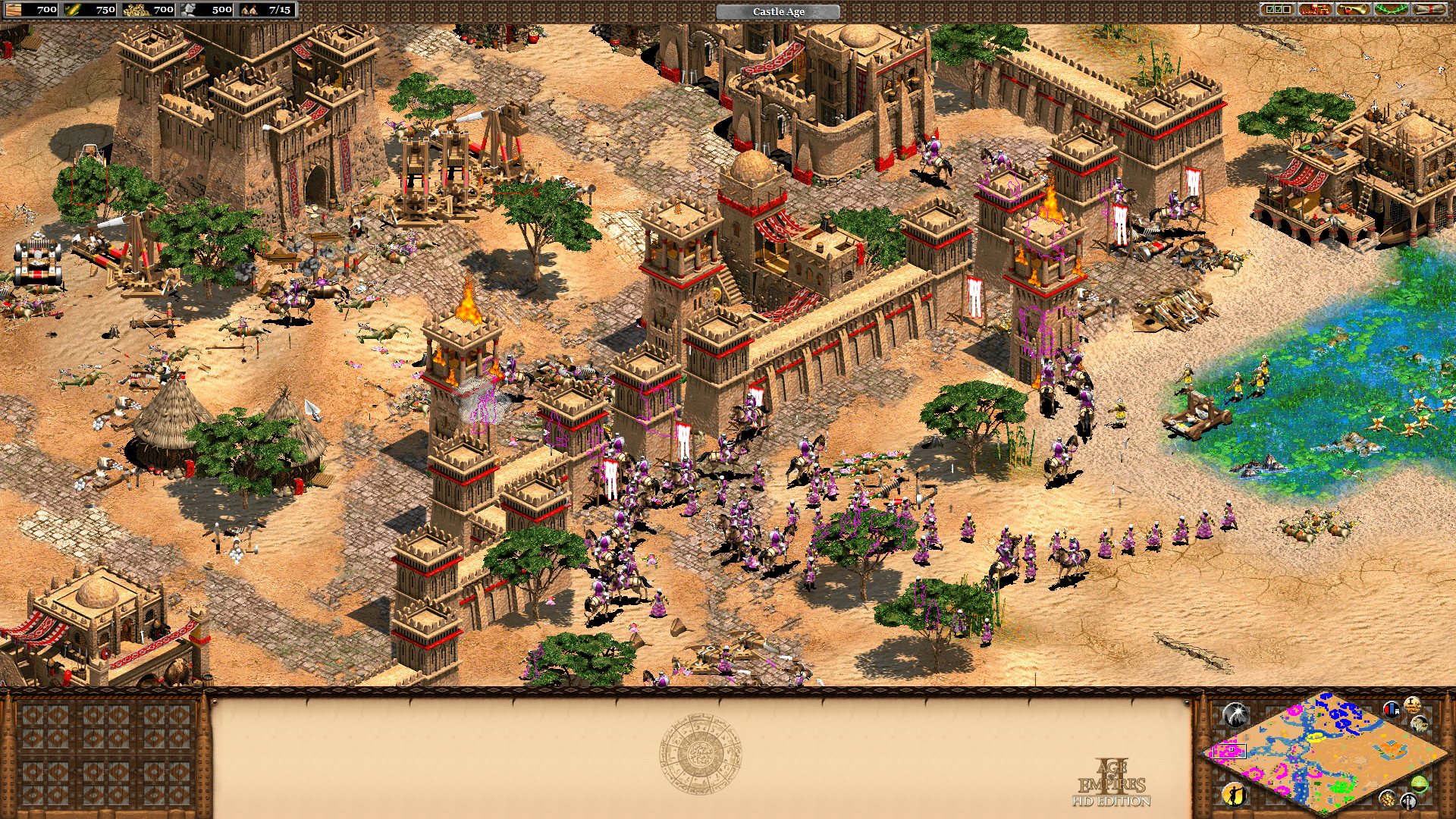
Task: Click the food resource icon
Action: tap(72, 11)
